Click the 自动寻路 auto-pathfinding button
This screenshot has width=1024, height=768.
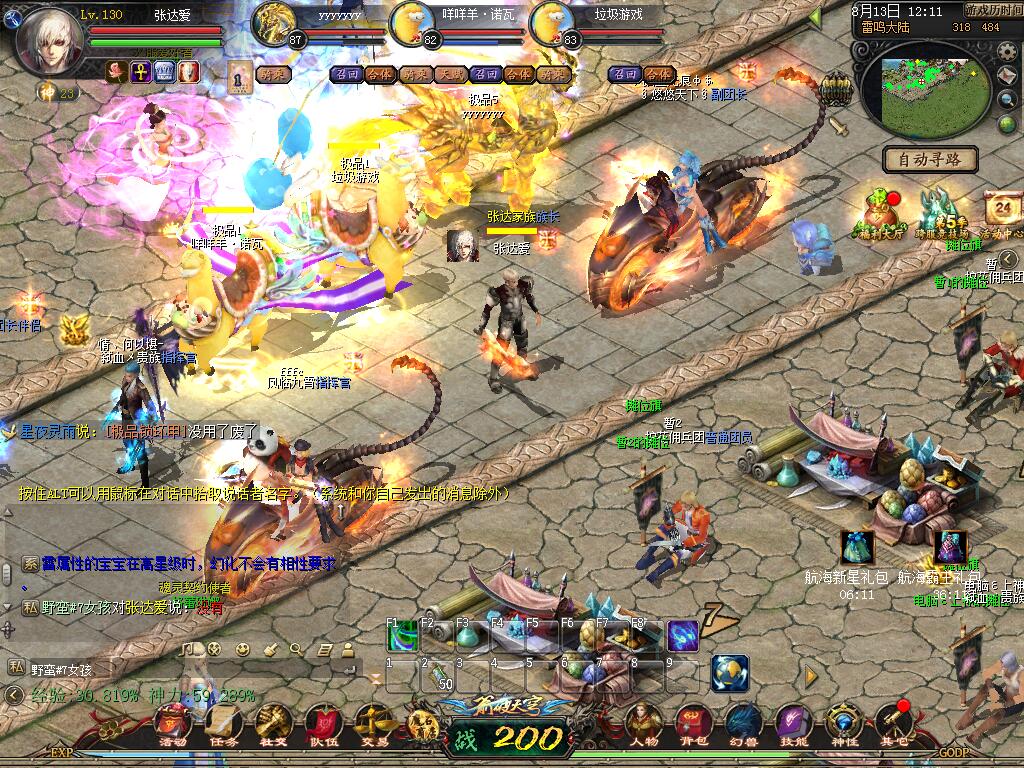tap(929, 159)
